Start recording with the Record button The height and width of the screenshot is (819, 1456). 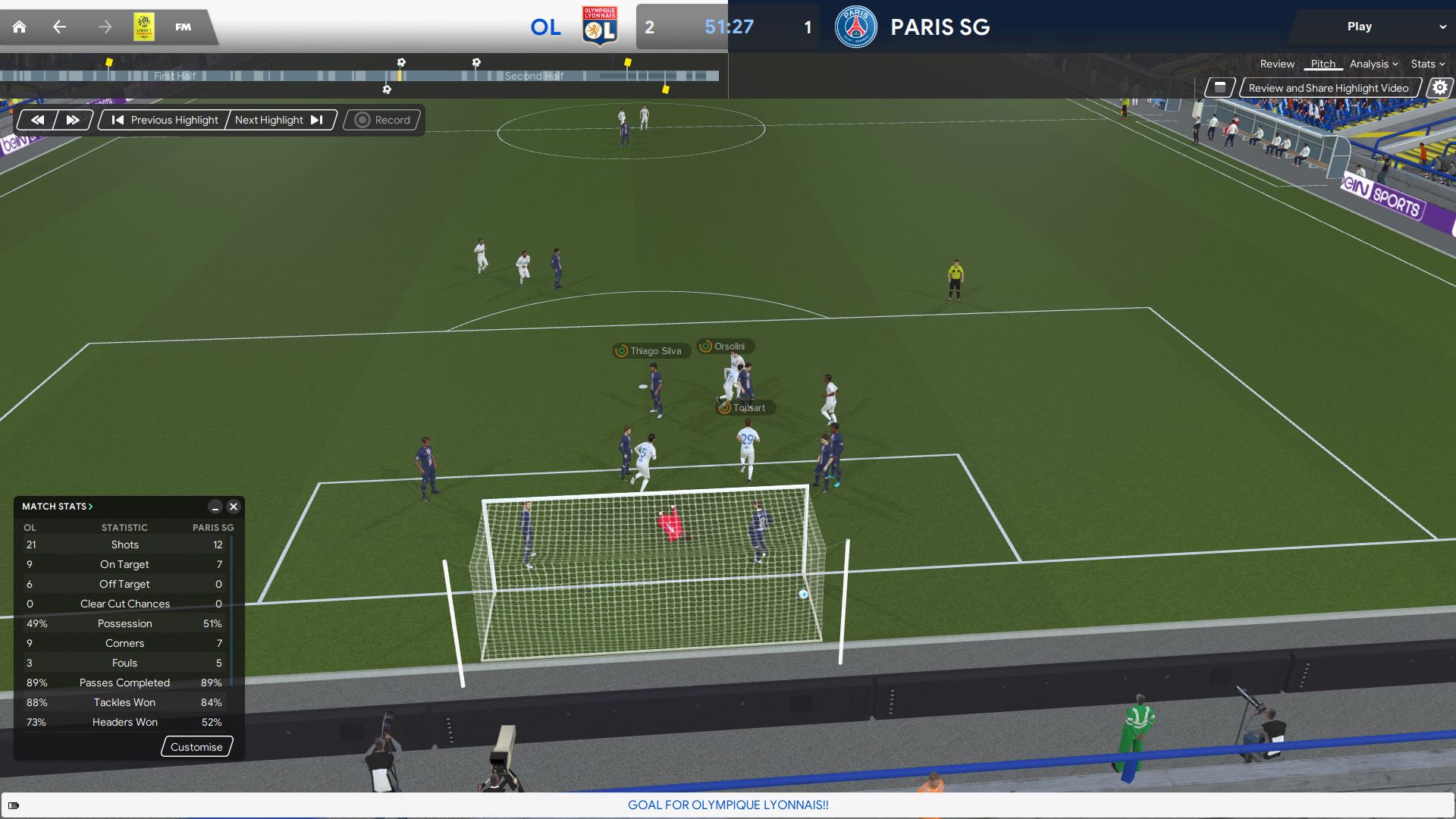pos(383,120)
